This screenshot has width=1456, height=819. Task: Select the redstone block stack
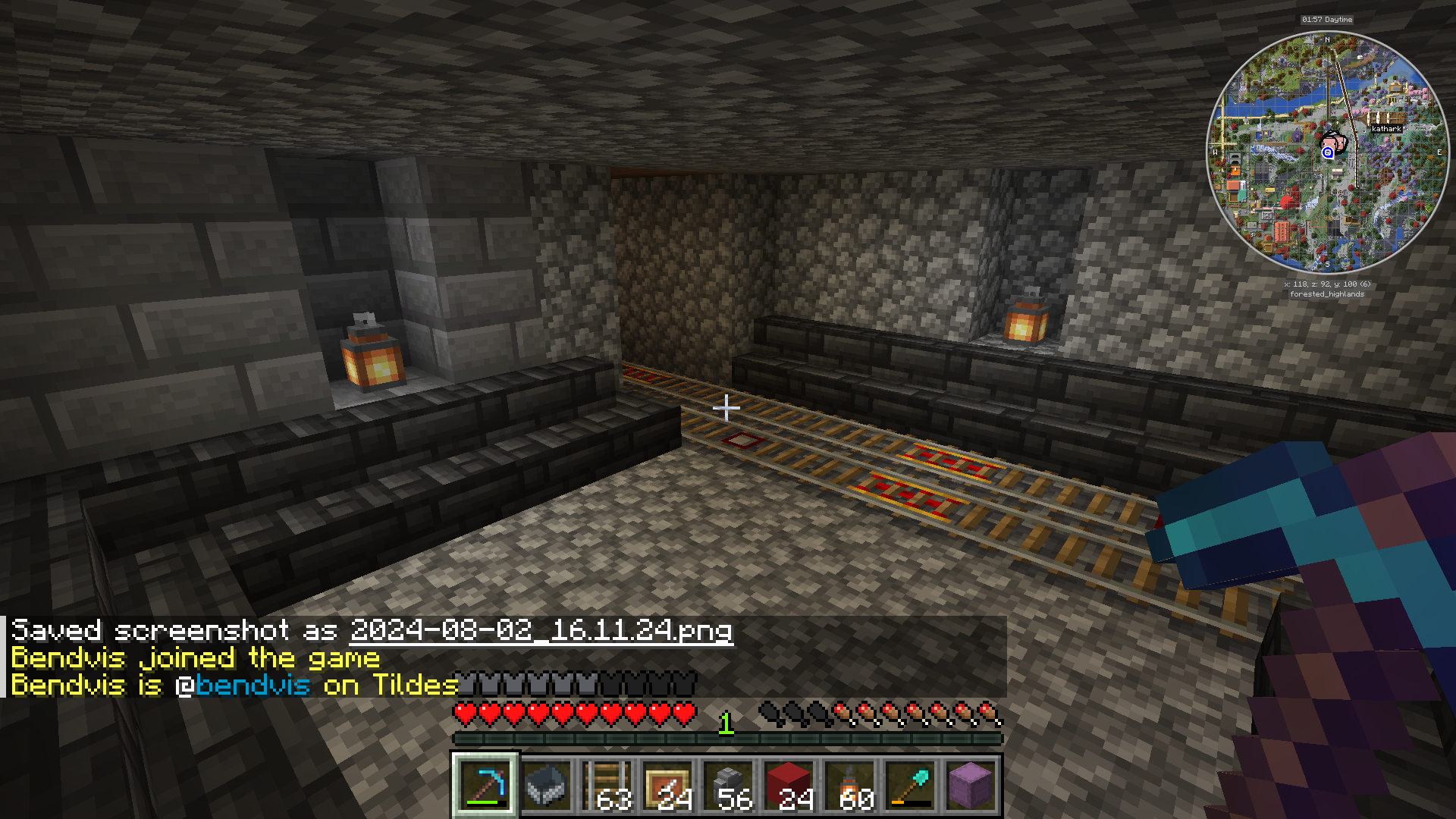[x=789, y=785]
